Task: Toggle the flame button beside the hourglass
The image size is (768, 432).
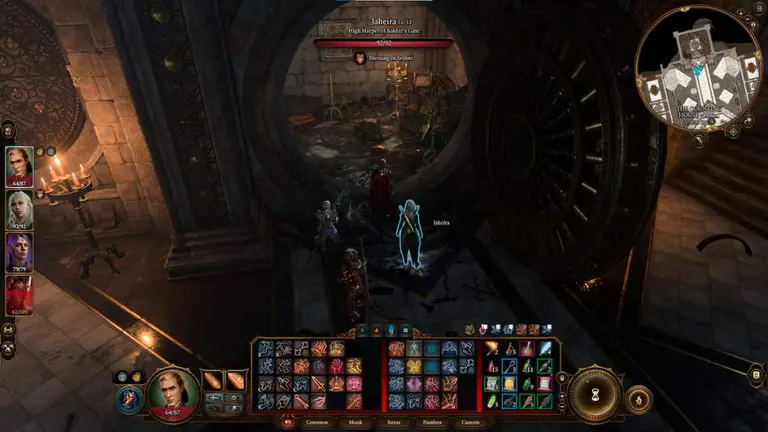Action: click(638, 398)
